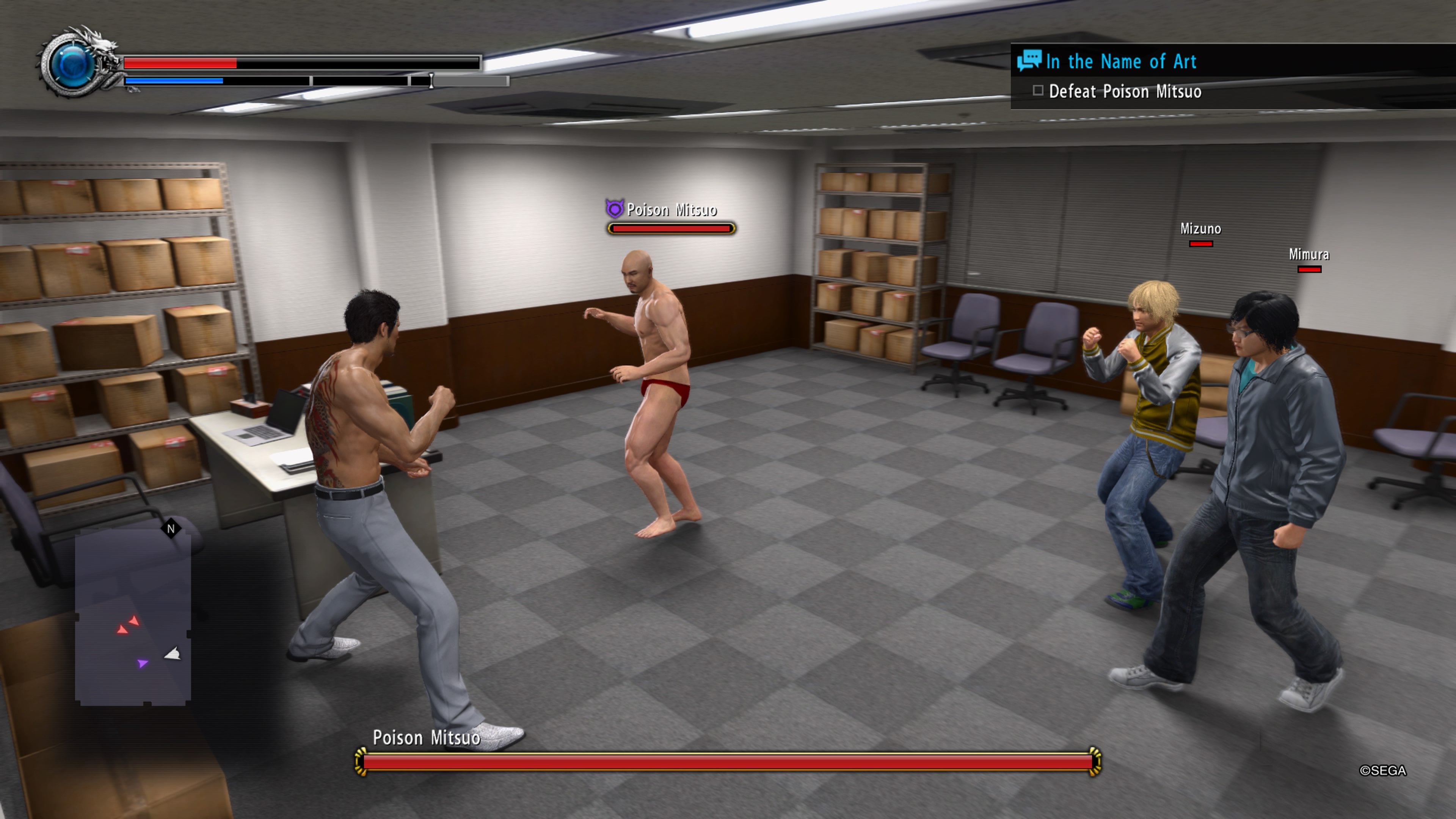Open the In the Name of Art mission title

(1121, 61)
